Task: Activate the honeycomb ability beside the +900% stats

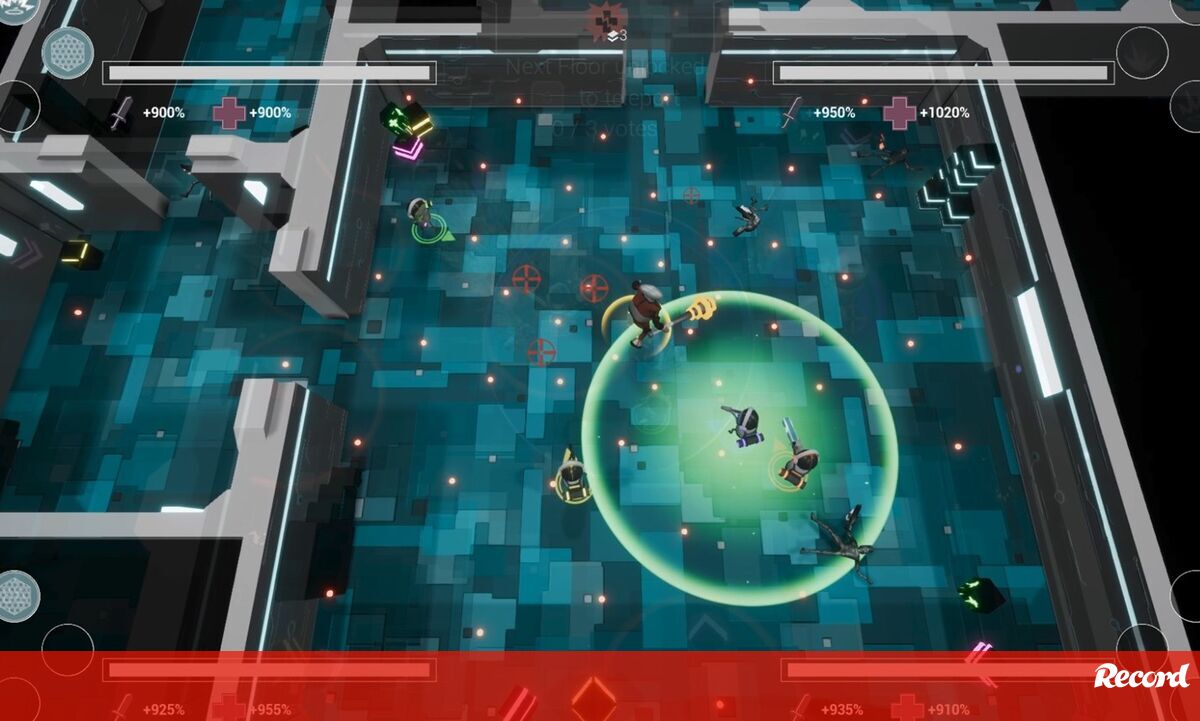Action: pyautogui.click(x=67, y=53)
